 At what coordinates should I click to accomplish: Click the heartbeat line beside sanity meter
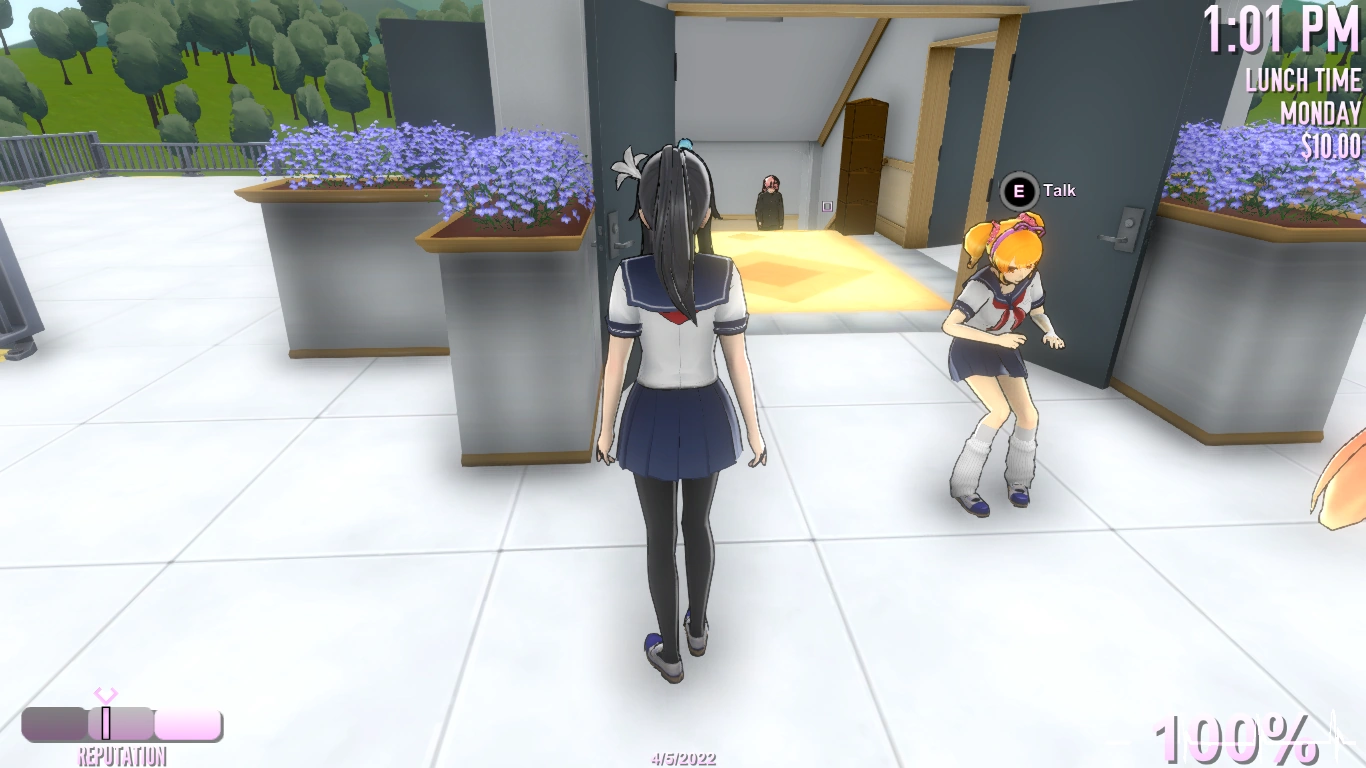(x=1332, y=732)
